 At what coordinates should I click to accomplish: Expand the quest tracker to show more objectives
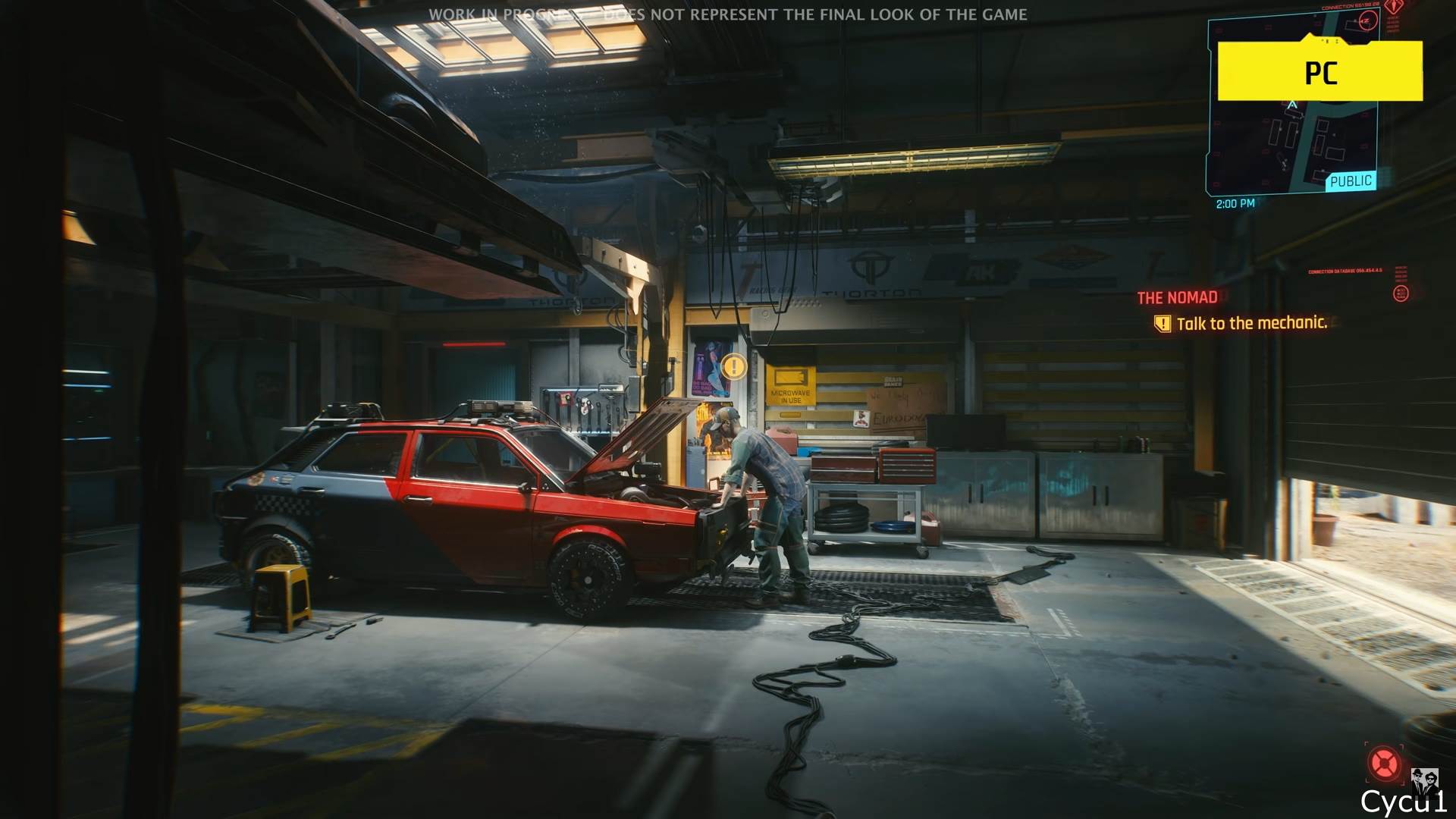(x=1254, y=322)
